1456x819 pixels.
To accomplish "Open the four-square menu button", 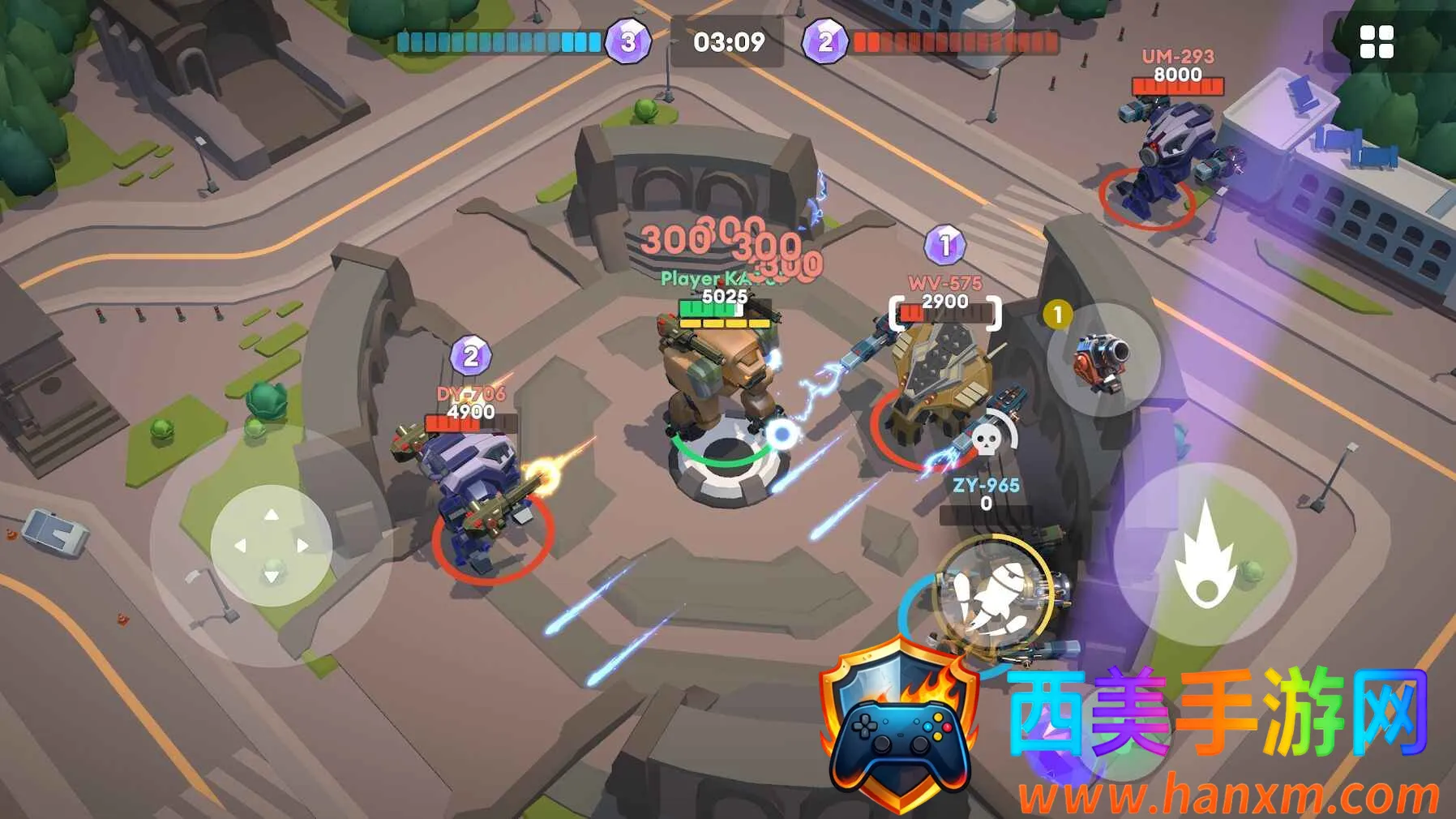I will click(x=1376, y=42).
